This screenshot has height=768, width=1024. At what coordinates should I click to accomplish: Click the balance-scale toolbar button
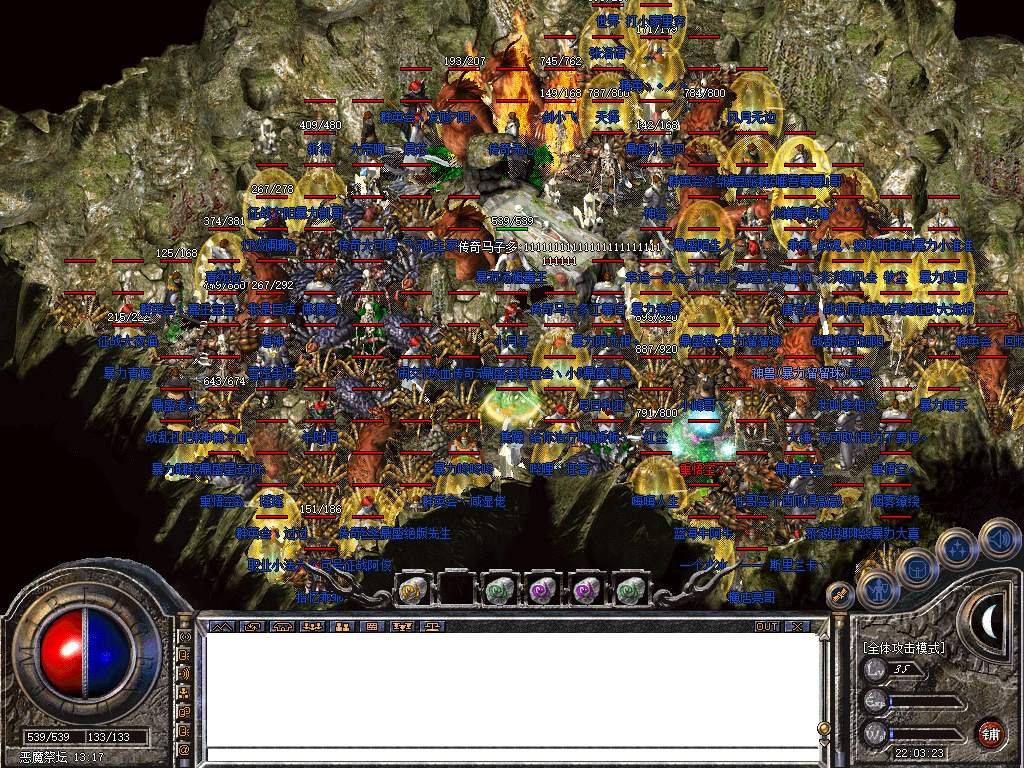pos(434,626)
